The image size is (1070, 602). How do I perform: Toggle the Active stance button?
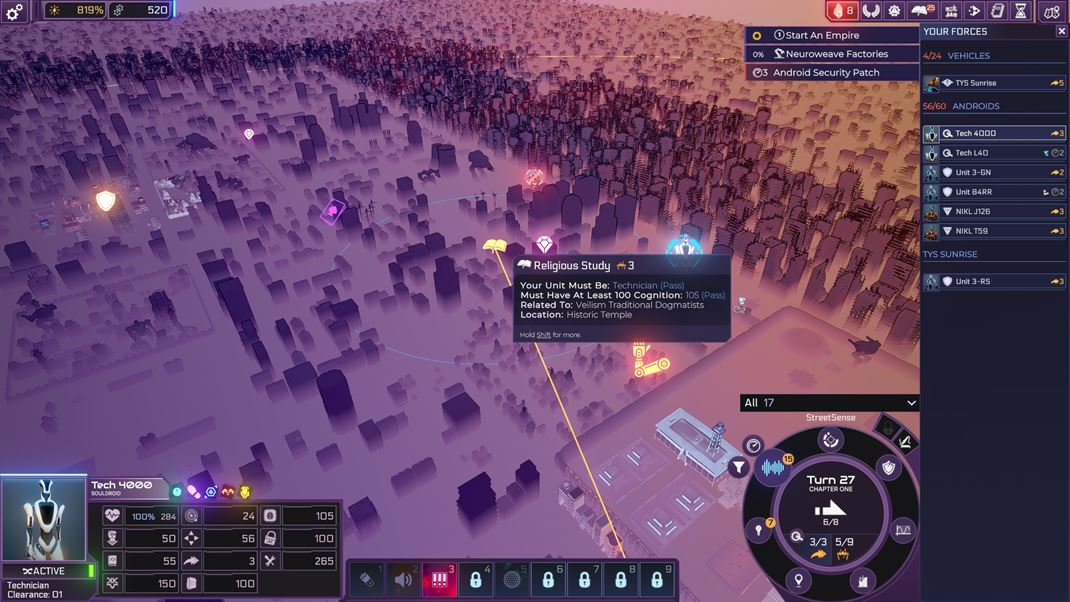click(x=44, y=571)
